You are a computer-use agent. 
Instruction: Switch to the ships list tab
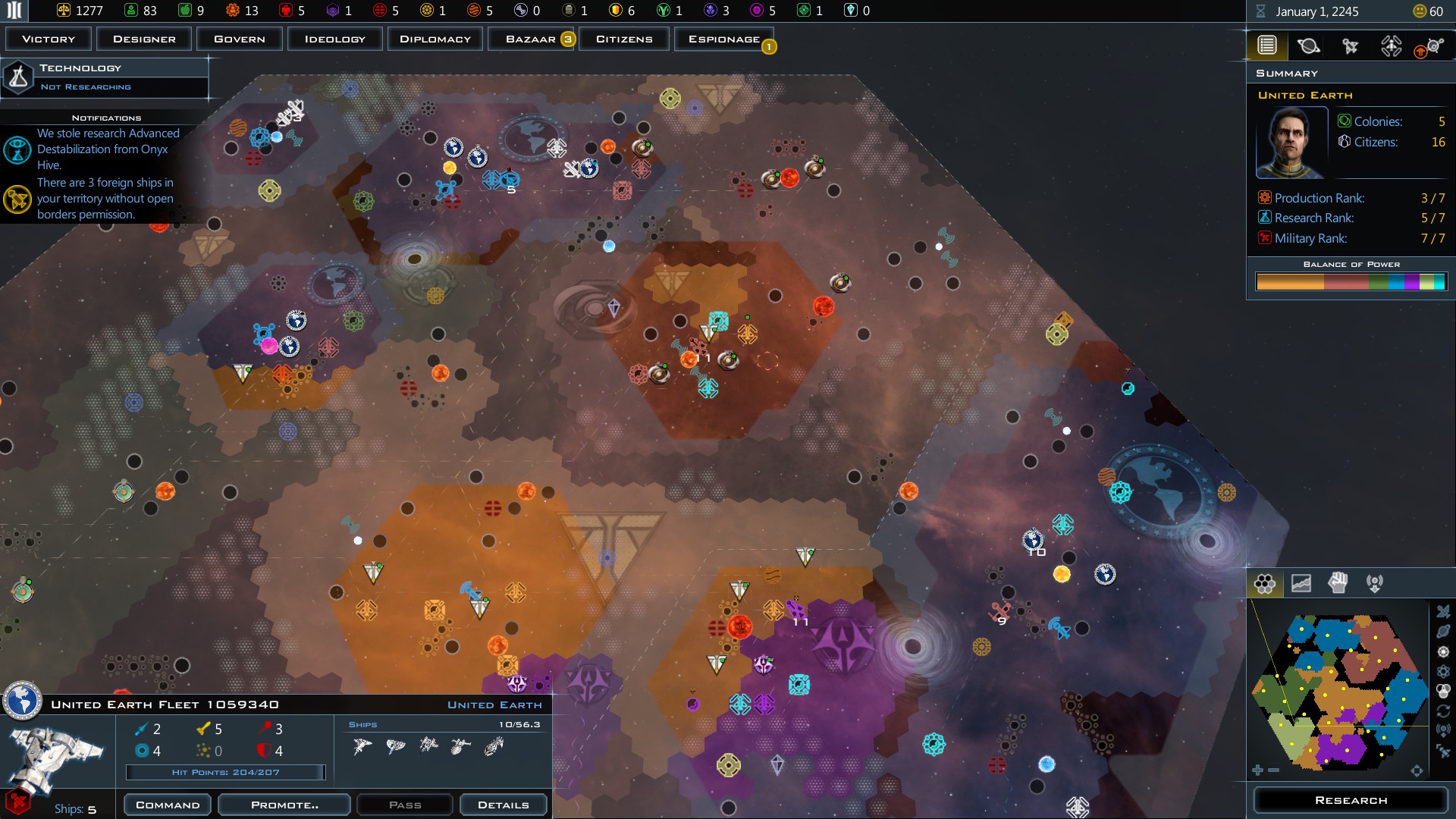pyautogui.click(x=1350, y=46)
